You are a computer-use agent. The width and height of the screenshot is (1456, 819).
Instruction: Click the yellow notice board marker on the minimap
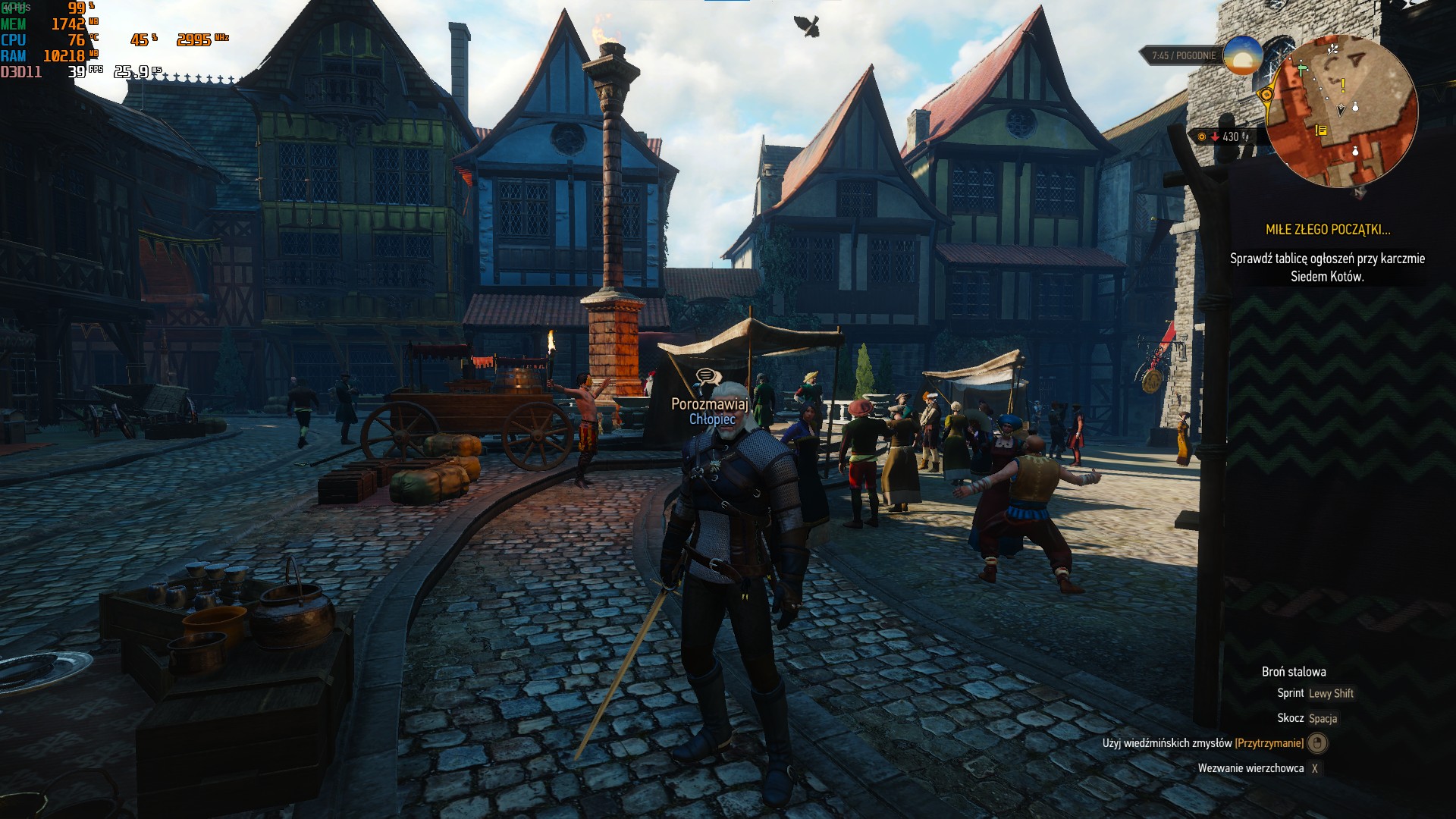click(1321, 130)
